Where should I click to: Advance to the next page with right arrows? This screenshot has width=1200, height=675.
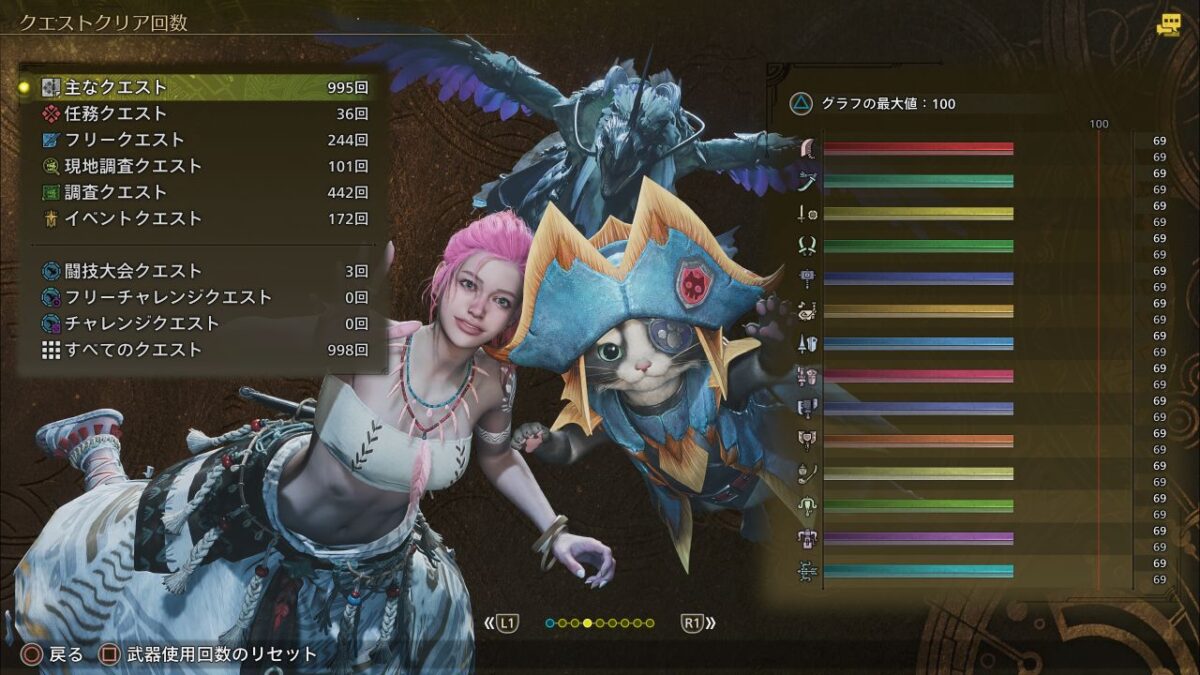[698, 623]
